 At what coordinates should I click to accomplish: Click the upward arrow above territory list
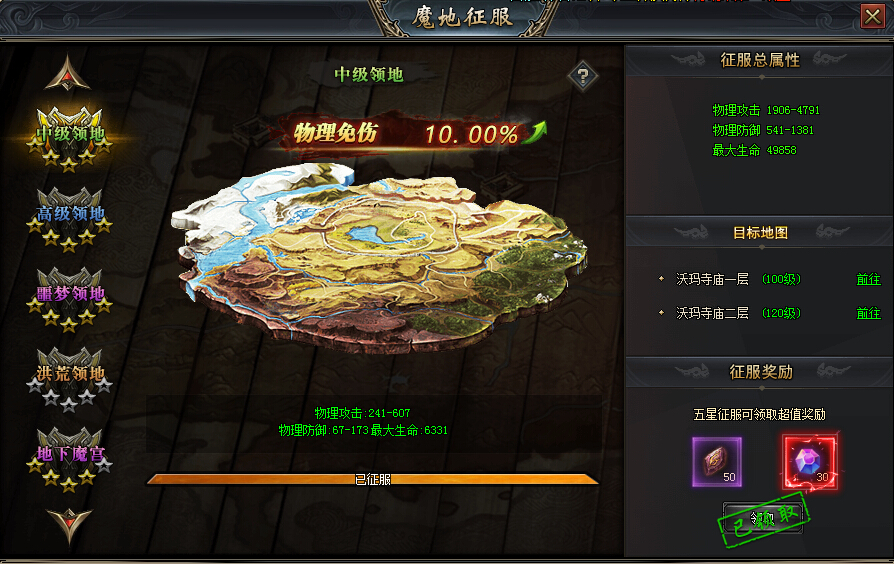[x=68, y=72]
